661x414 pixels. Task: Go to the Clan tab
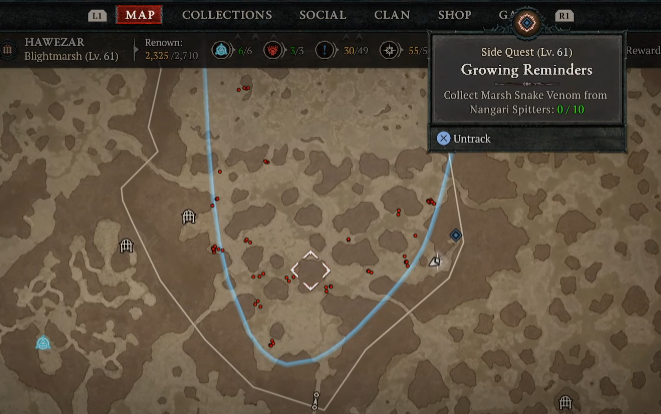point(392,15)
